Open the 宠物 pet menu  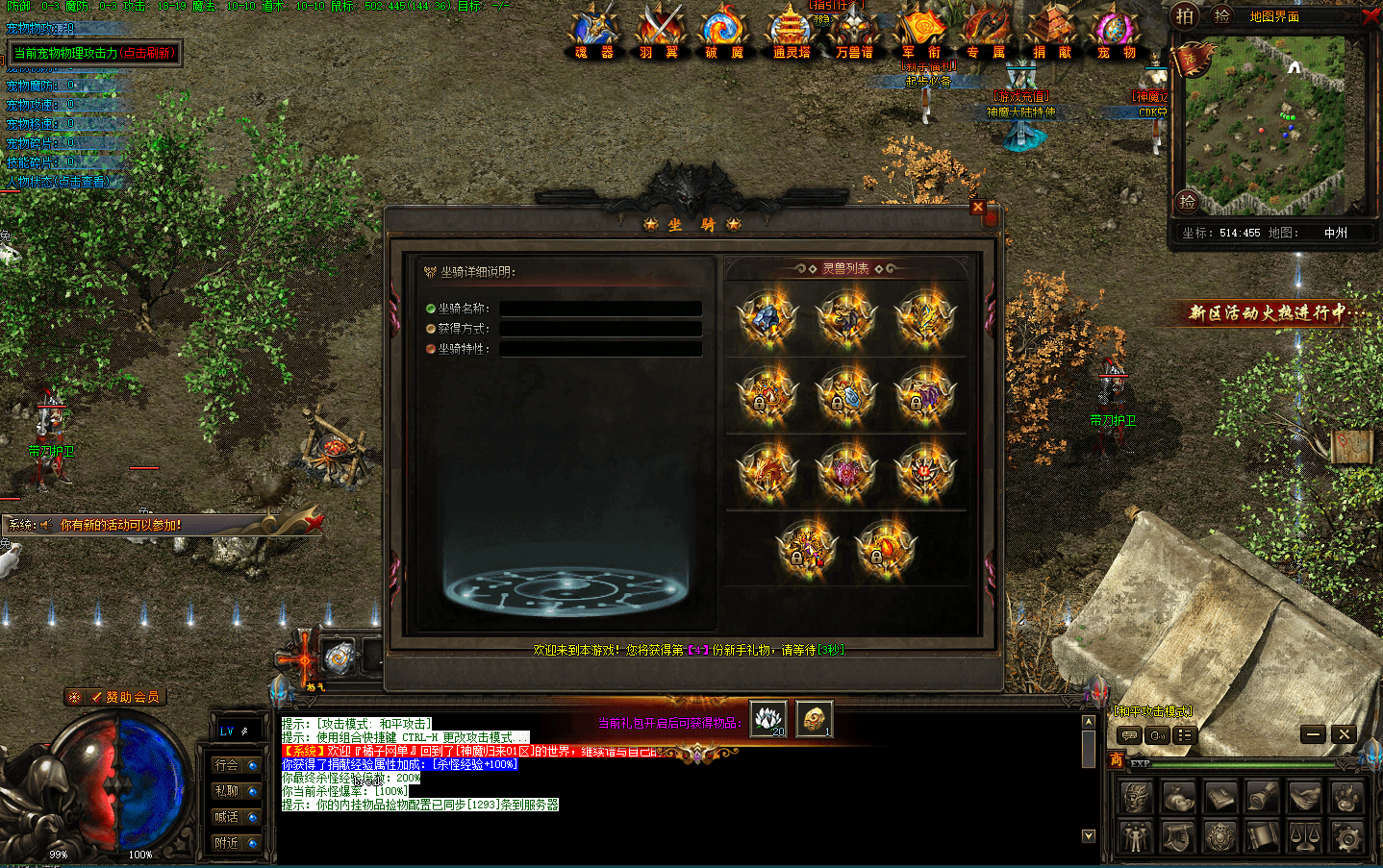(1116, 33)
